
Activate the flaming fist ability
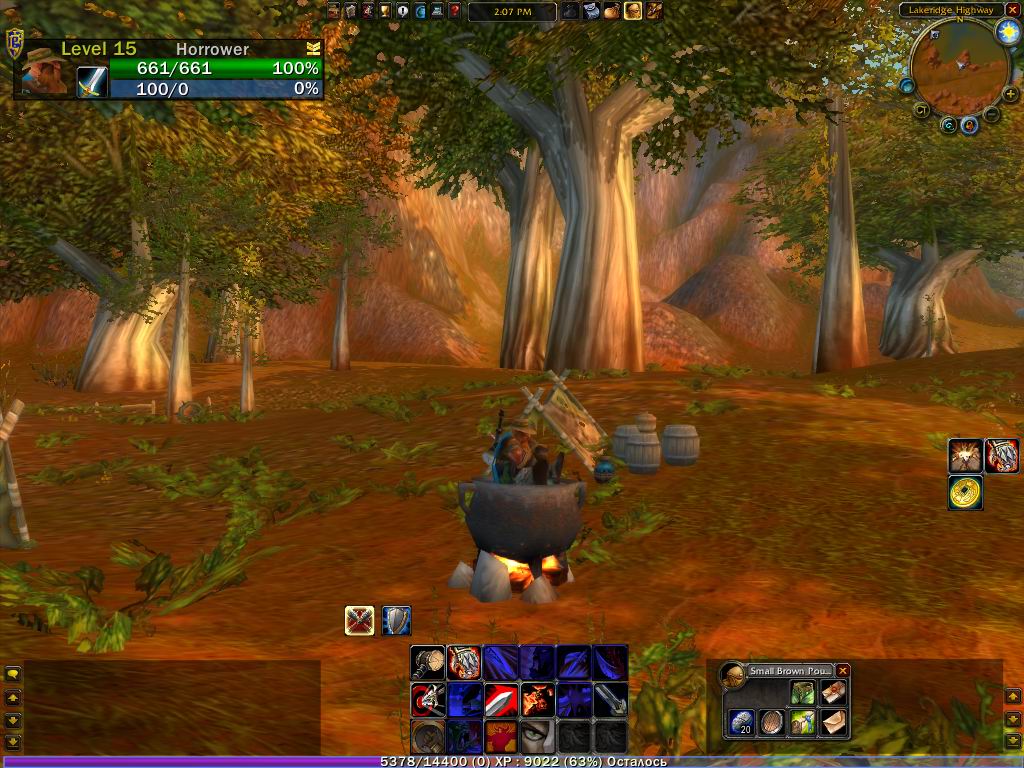537,699
